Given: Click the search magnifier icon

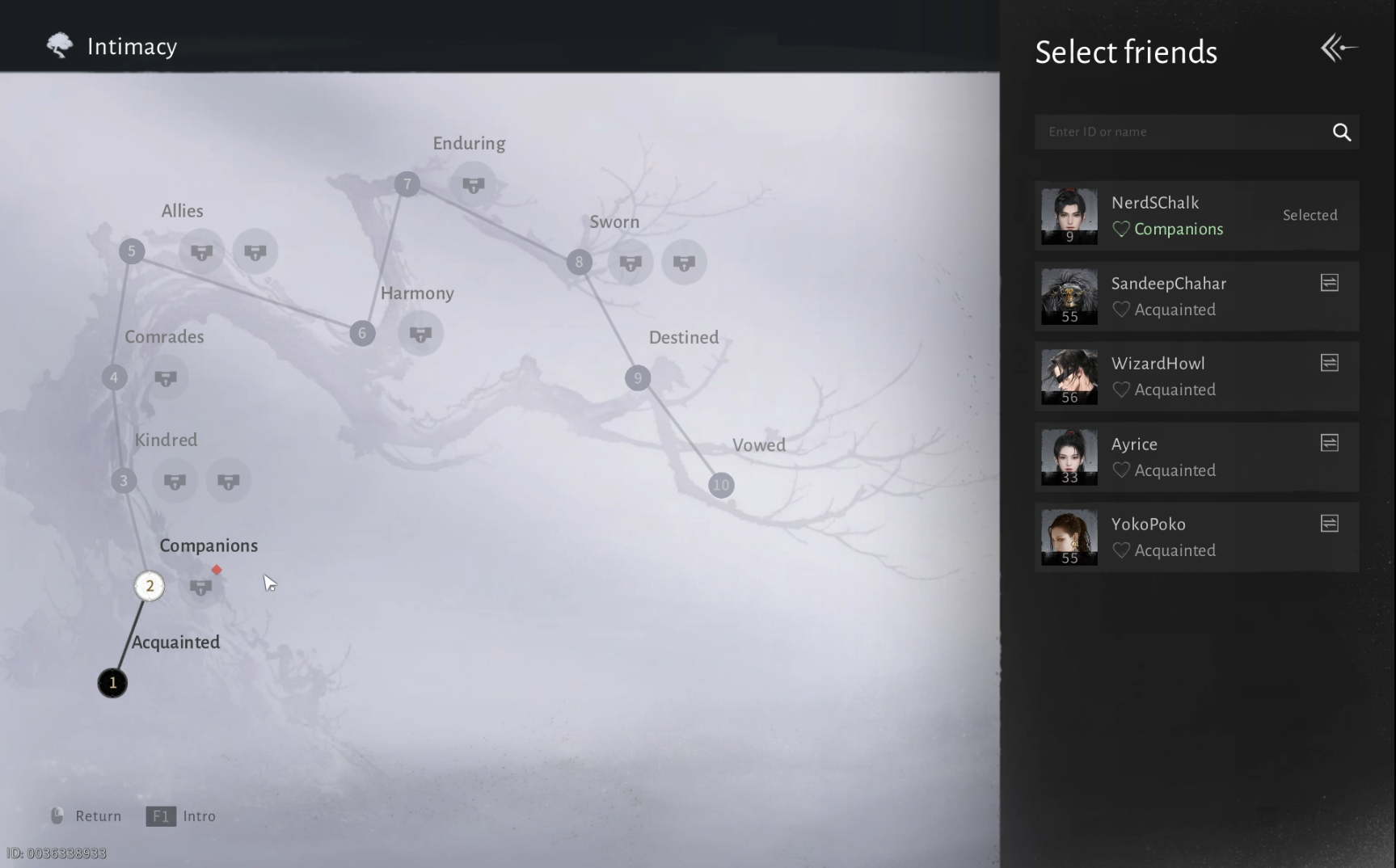Looking at the screenshot, I should click(x=1342, y=132).
